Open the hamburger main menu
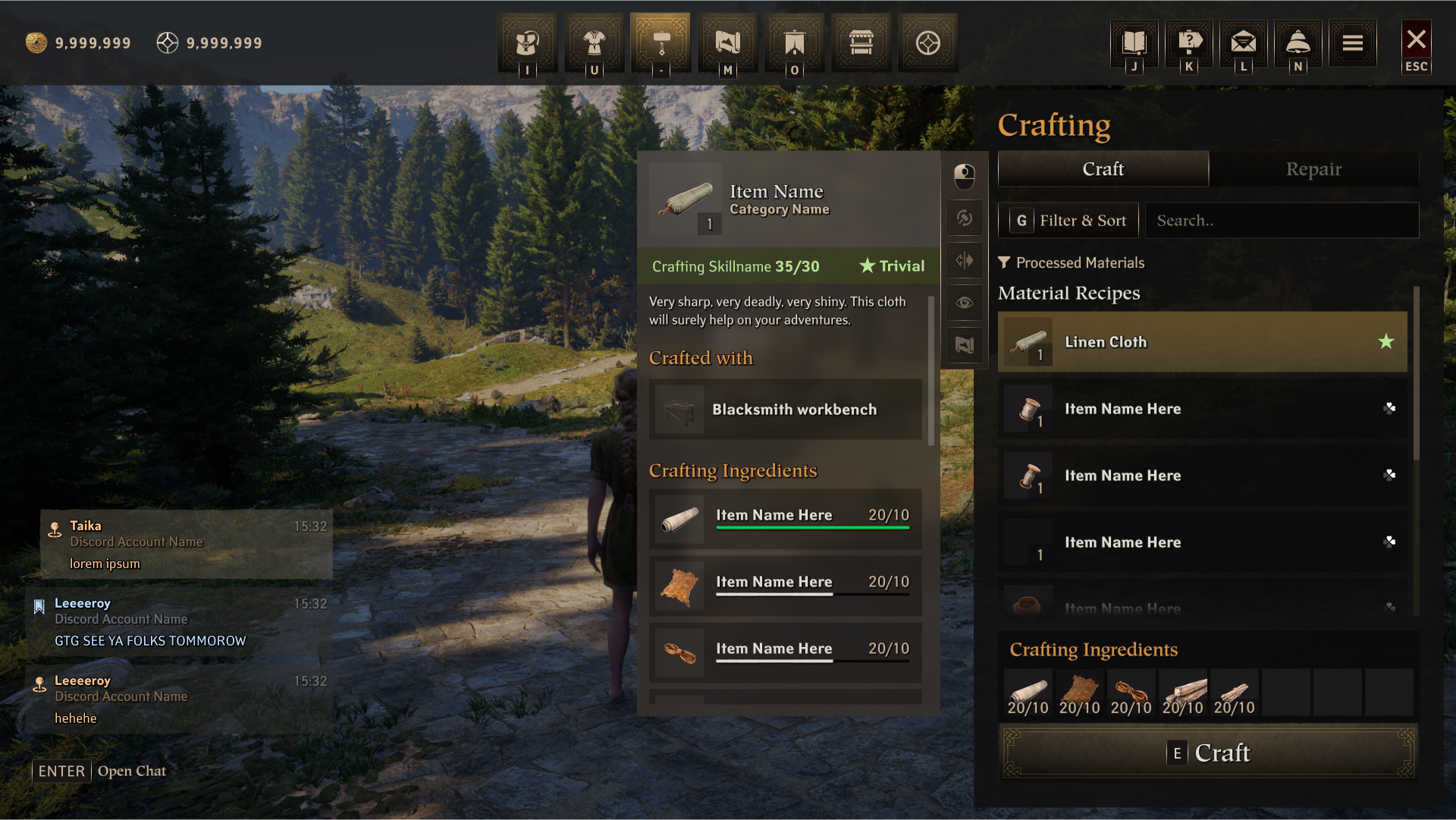This screenshot has height=820, width=1456. click(1353, 42)
